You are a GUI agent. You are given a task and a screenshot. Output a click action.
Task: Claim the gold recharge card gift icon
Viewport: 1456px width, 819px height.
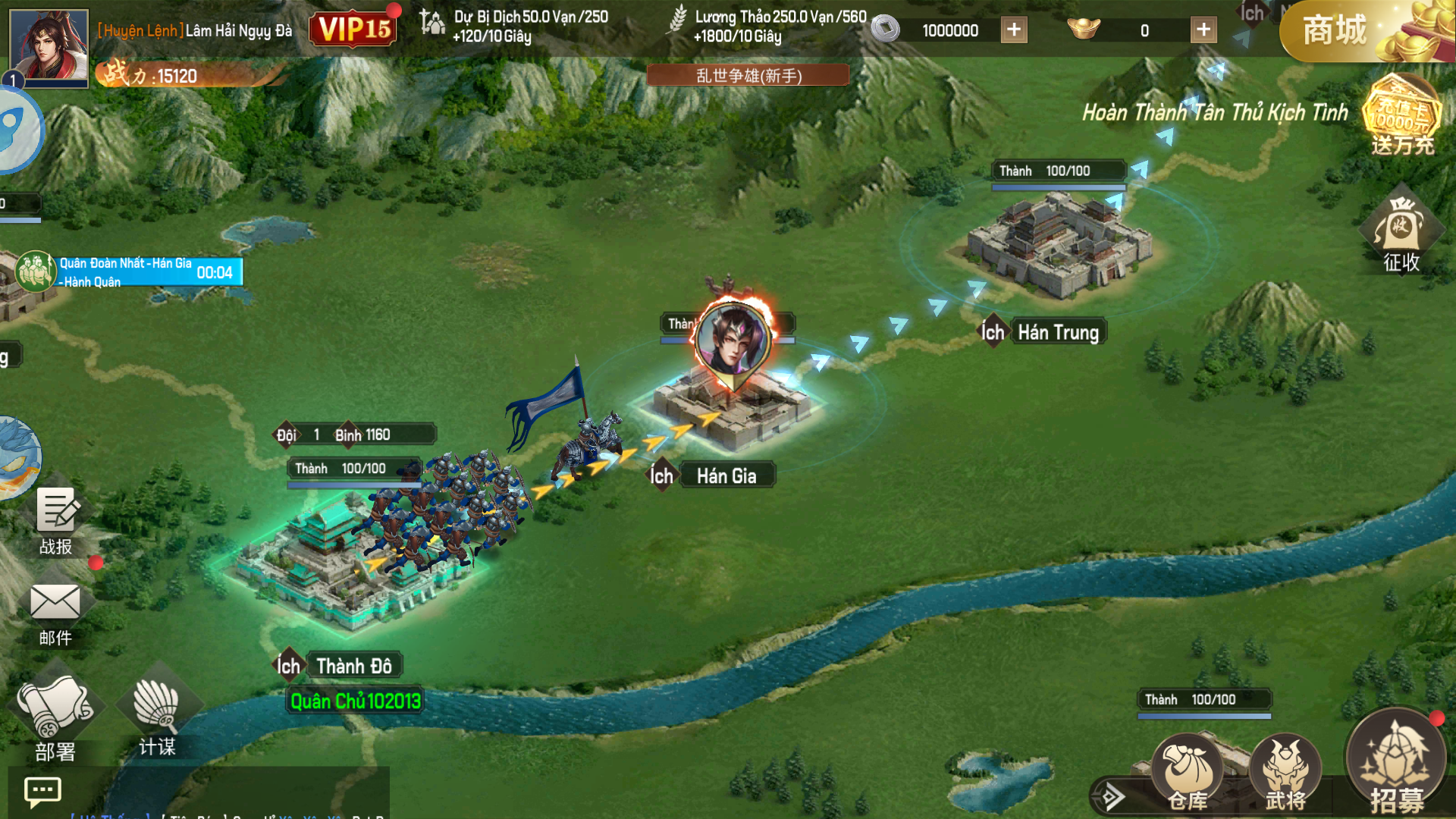coord(1401,115)
